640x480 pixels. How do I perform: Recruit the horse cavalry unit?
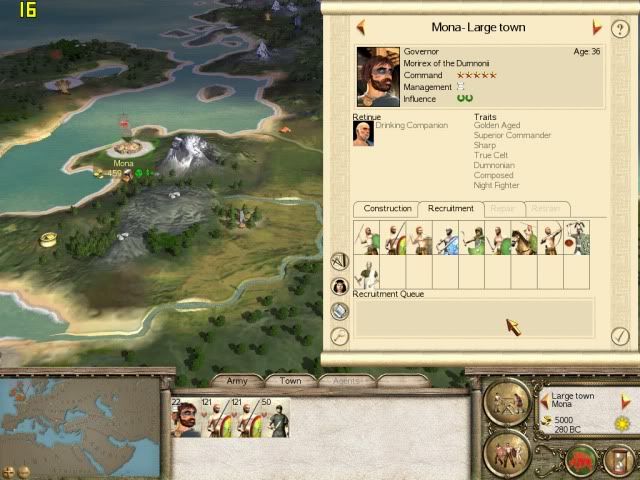(524, 239)
